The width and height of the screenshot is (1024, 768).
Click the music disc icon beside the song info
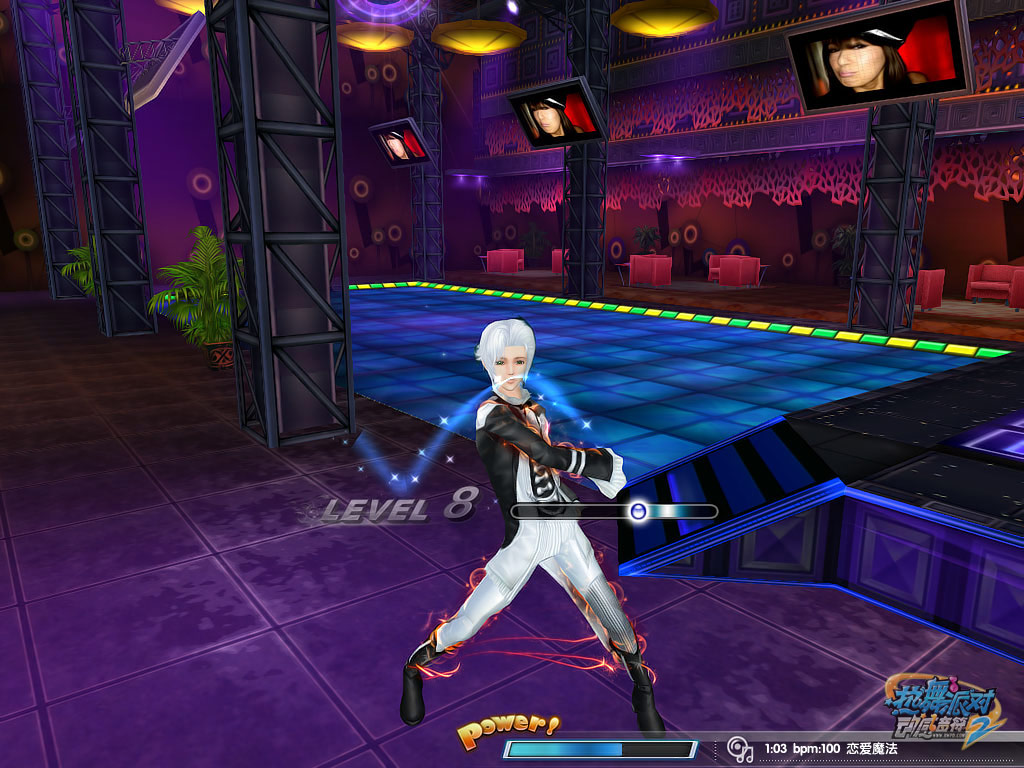[x=740, y=748]
